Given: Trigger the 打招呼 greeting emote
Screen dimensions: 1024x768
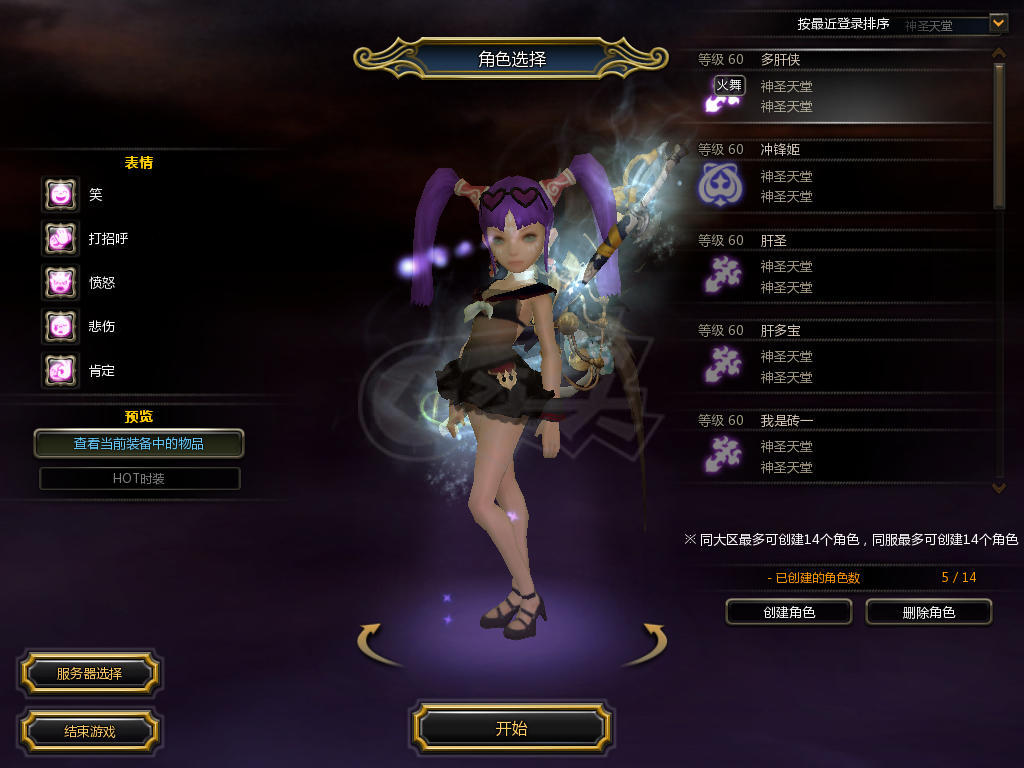Looking at the screenshot, I should tap(60, 239).
